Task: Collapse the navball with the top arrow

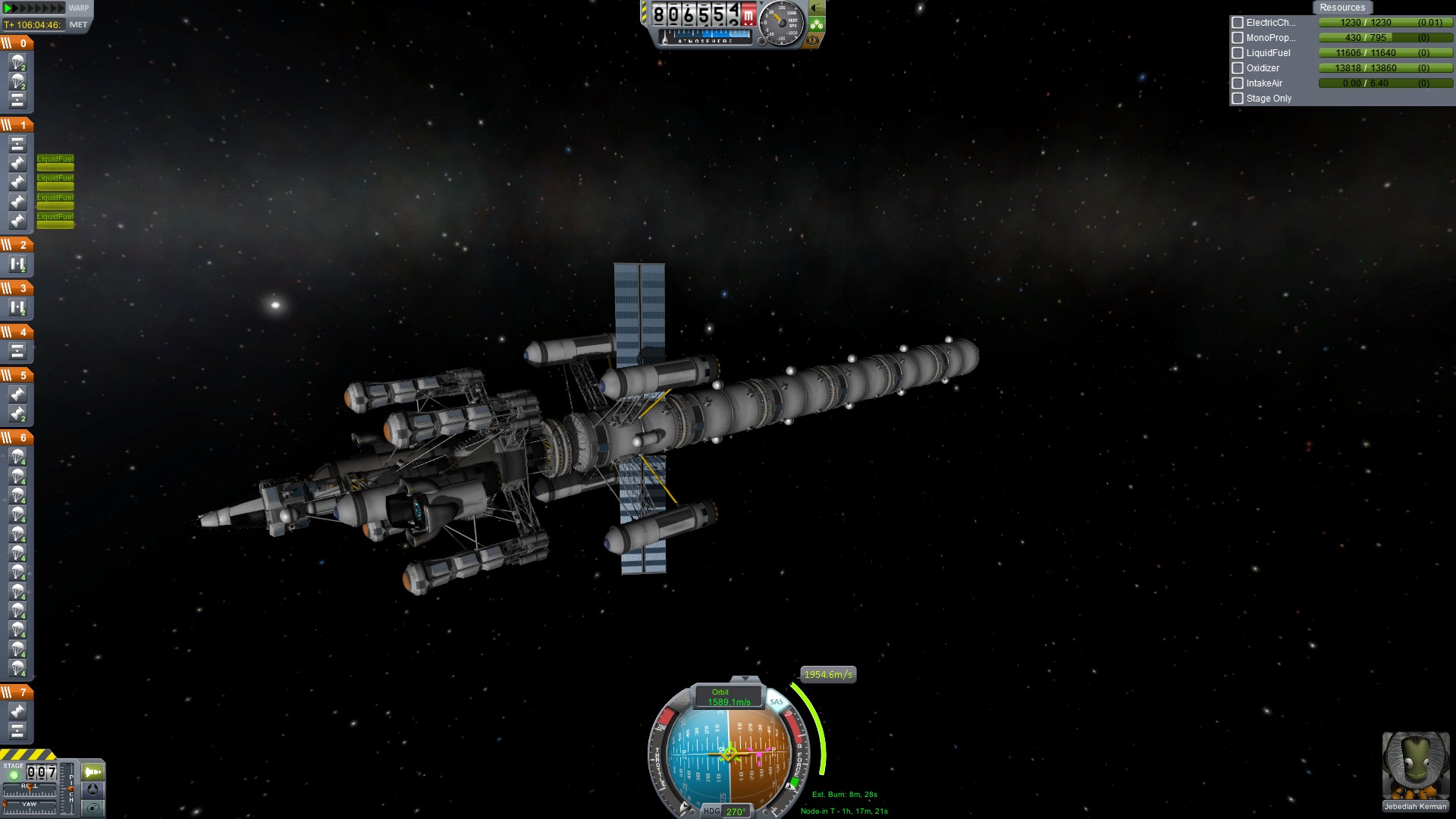Action: click(x=745, y=679)
